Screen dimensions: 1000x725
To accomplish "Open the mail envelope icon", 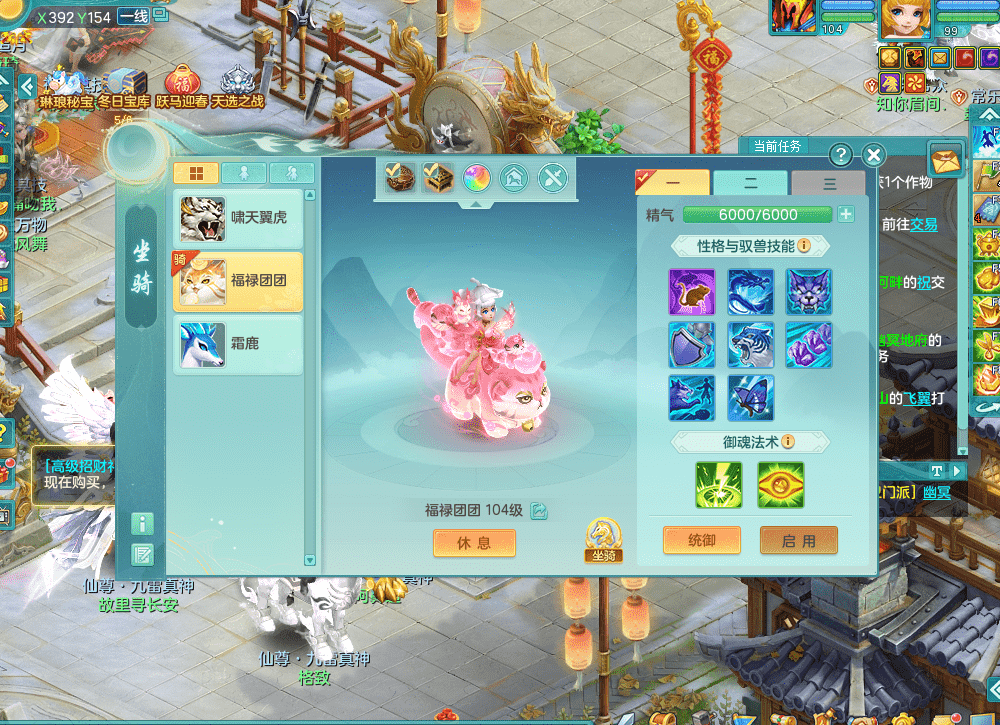I will click(945, 158).
